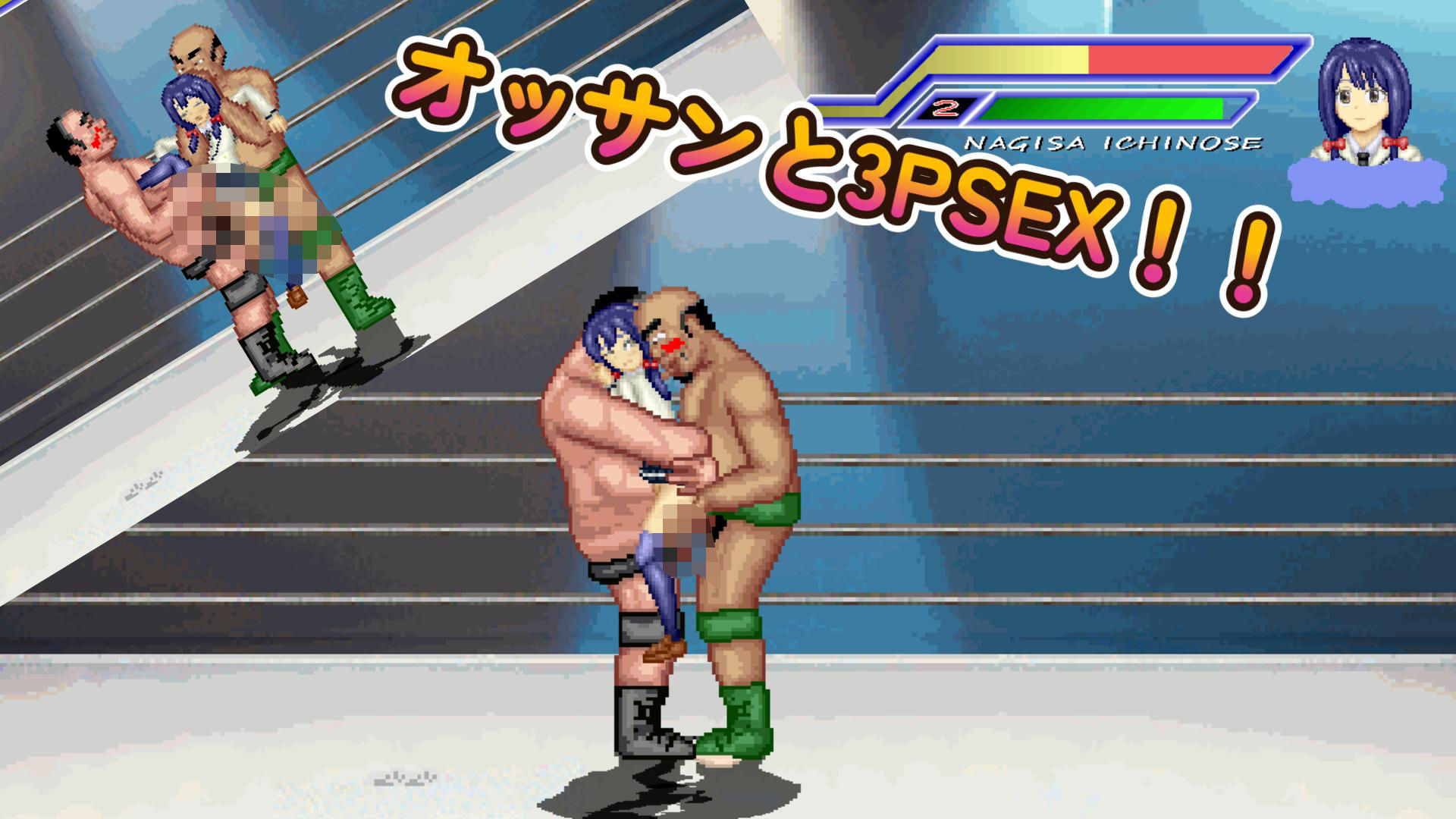Screen dimensions: 1456x819
Task: Select the NAGISA ICHINOSE nameplate
Action: [1115, 140]
